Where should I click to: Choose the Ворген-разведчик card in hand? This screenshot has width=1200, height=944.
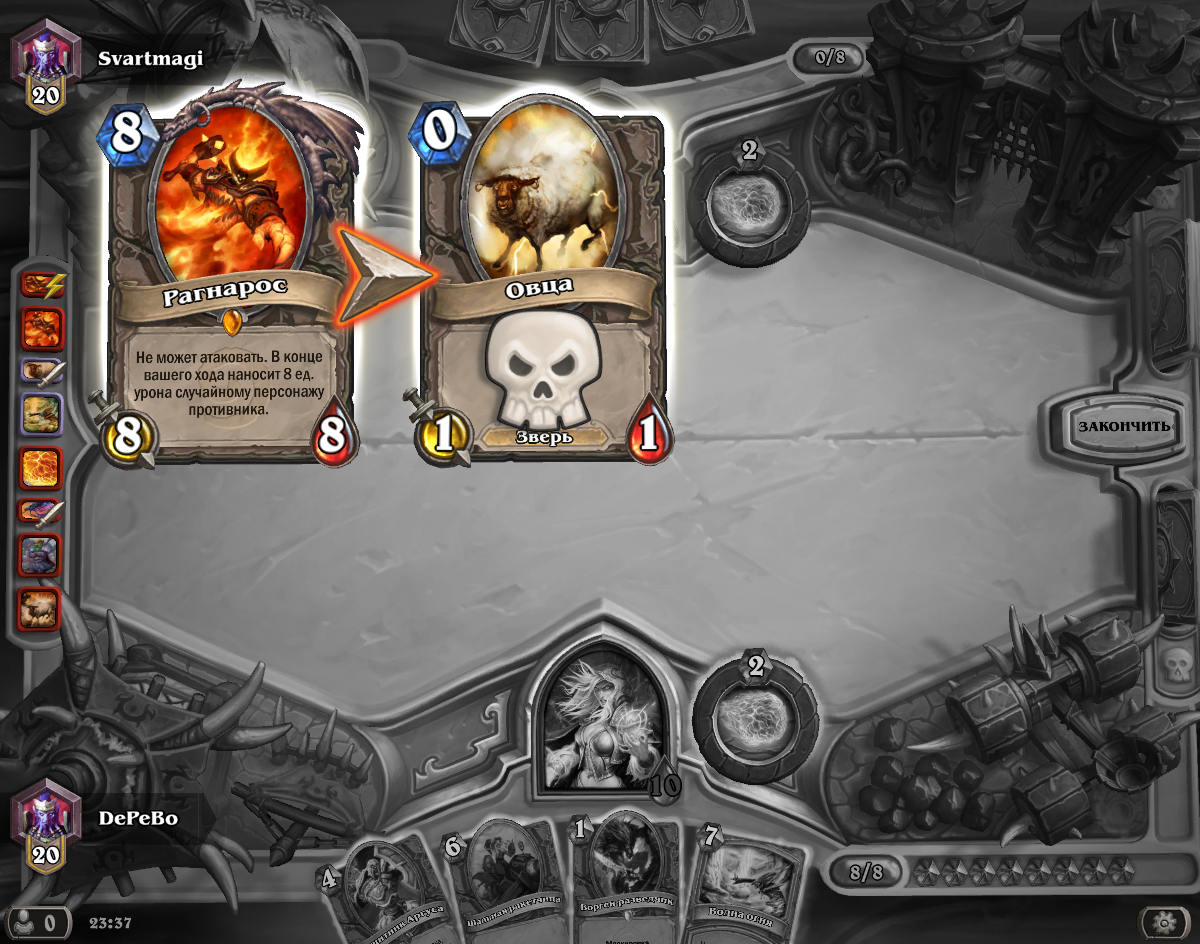click(628, 880)
